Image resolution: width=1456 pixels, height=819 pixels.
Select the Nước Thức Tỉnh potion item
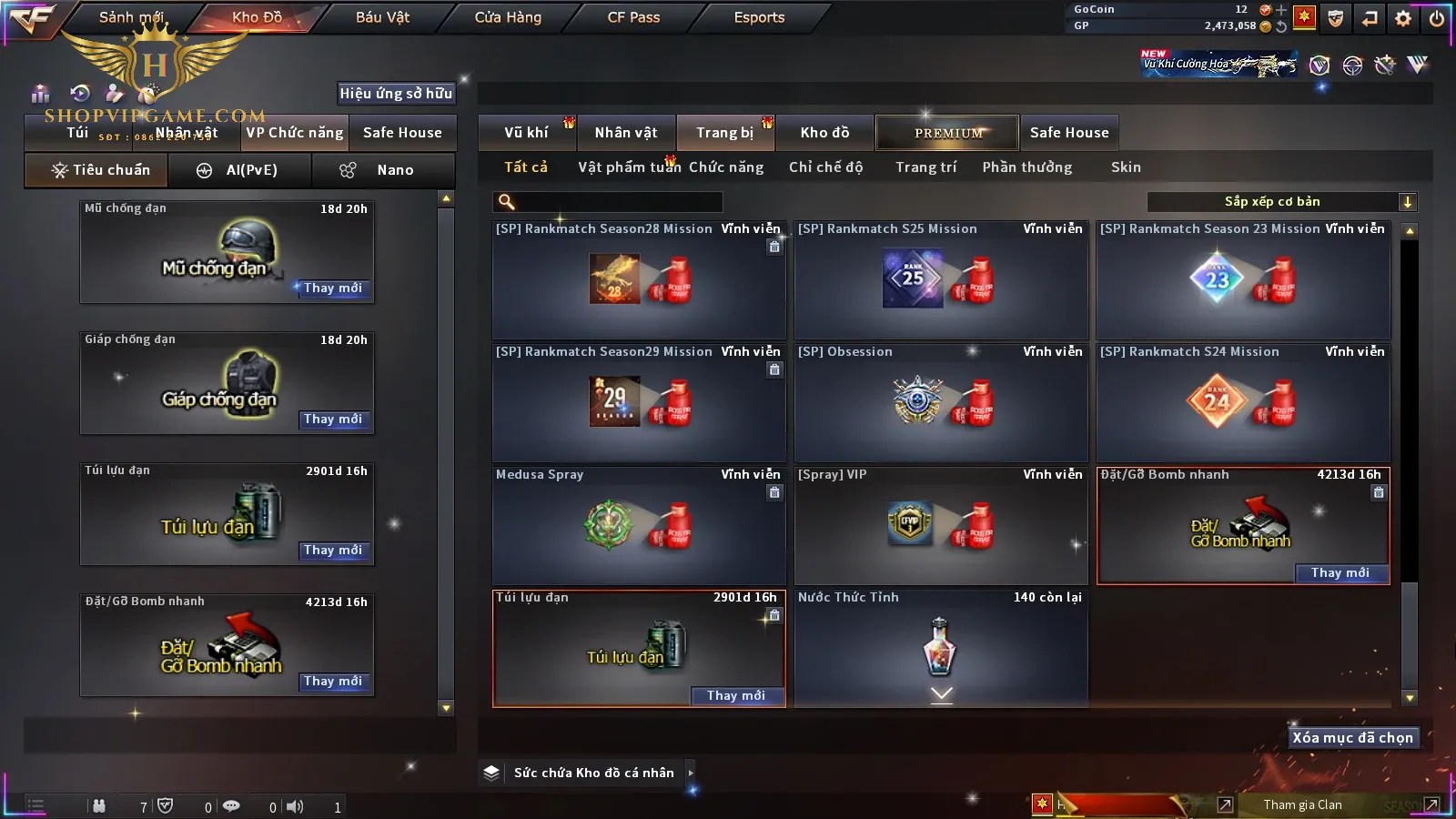pos(941,648)
